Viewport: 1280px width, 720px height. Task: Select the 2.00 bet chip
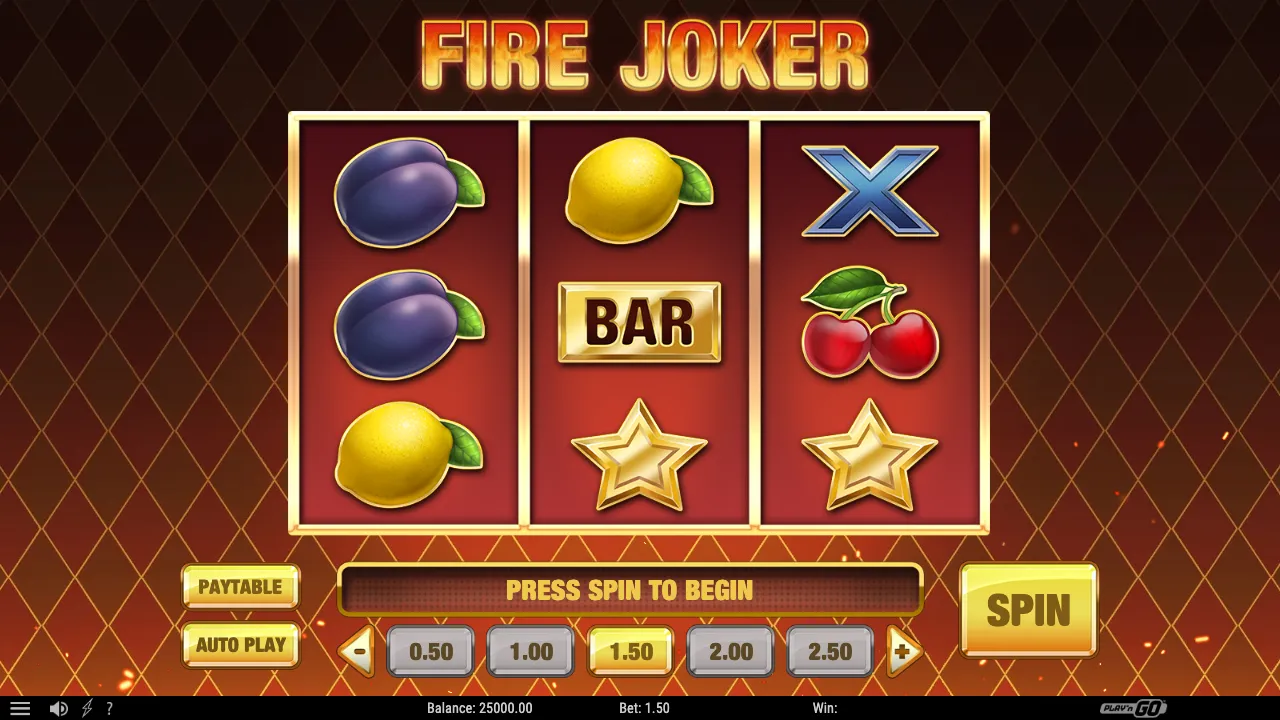(730, 651)
